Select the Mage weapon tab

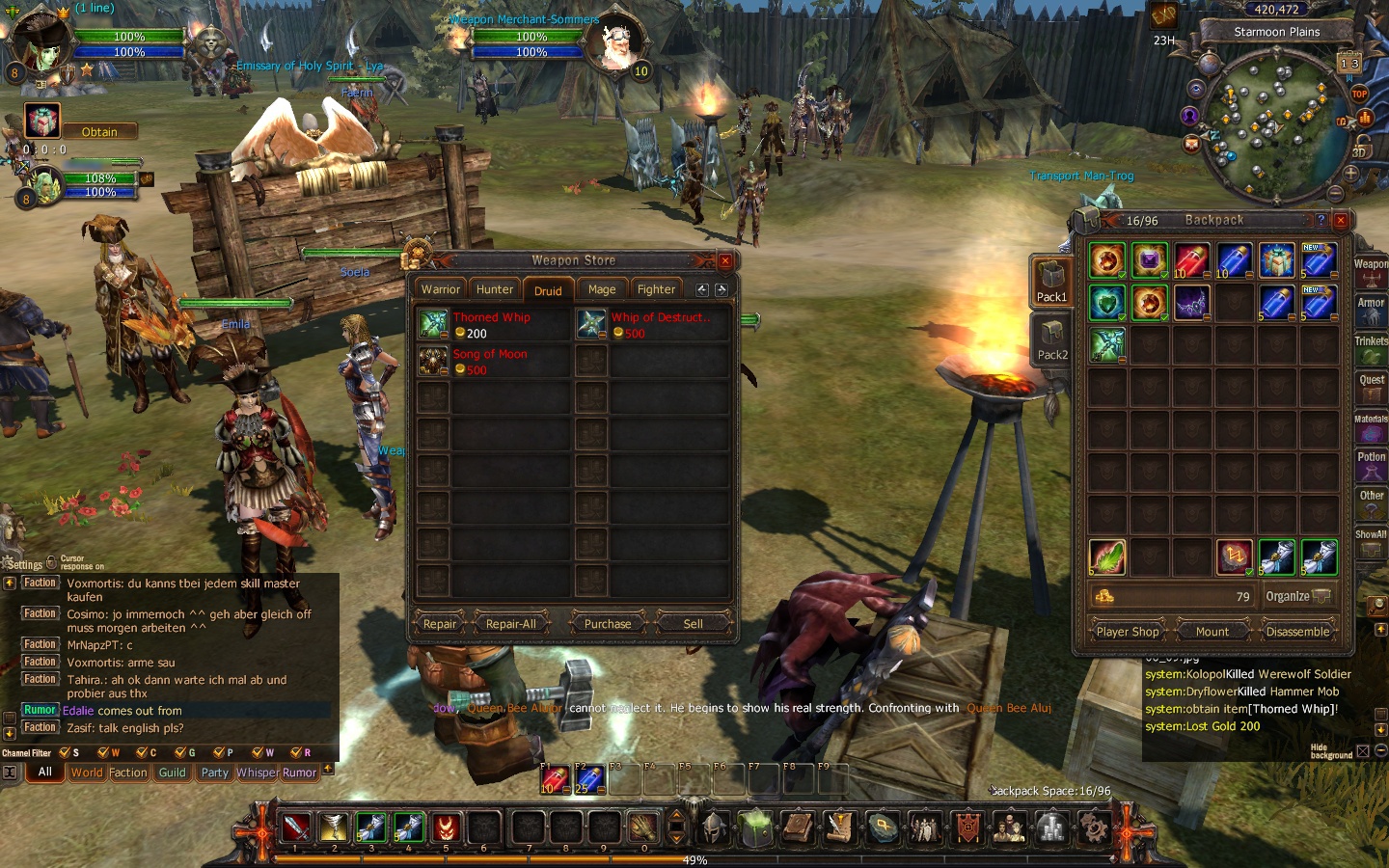click(x=602, y=289)
